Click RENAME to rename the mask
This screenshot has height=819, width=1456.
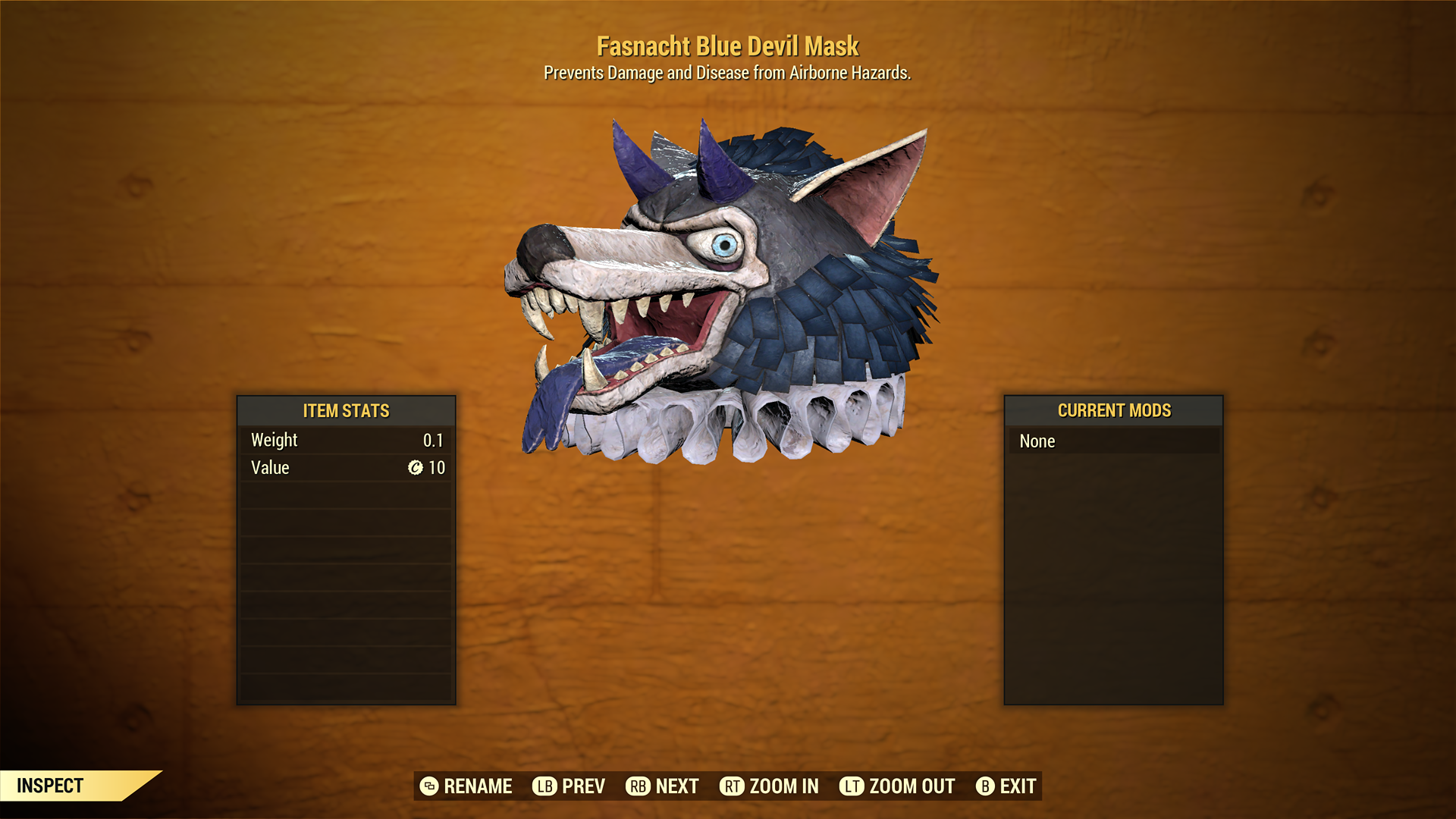click(x=479, y=786)
